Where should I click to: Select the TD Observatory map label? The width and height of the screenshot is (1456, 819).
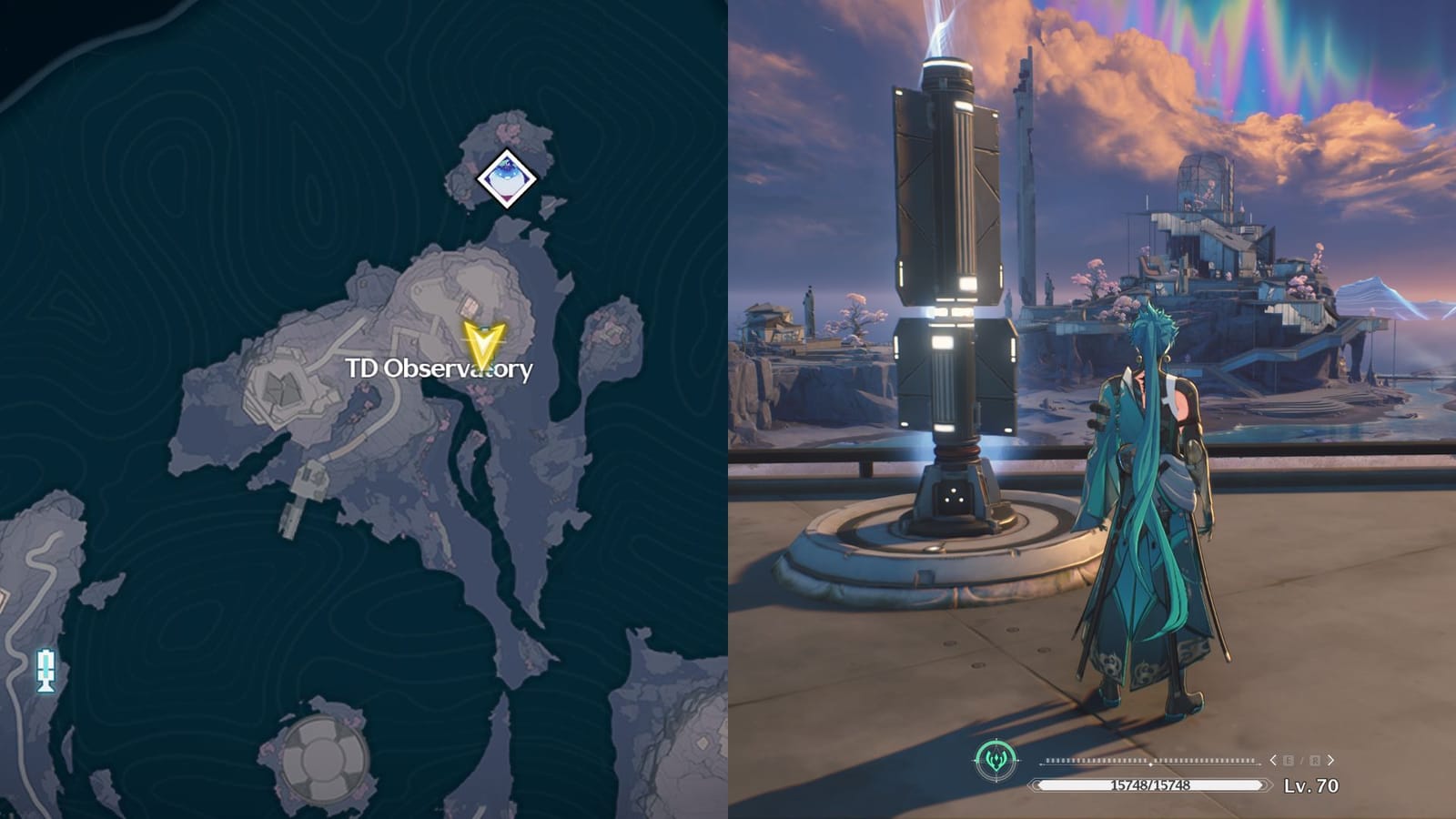pos(441,368)
